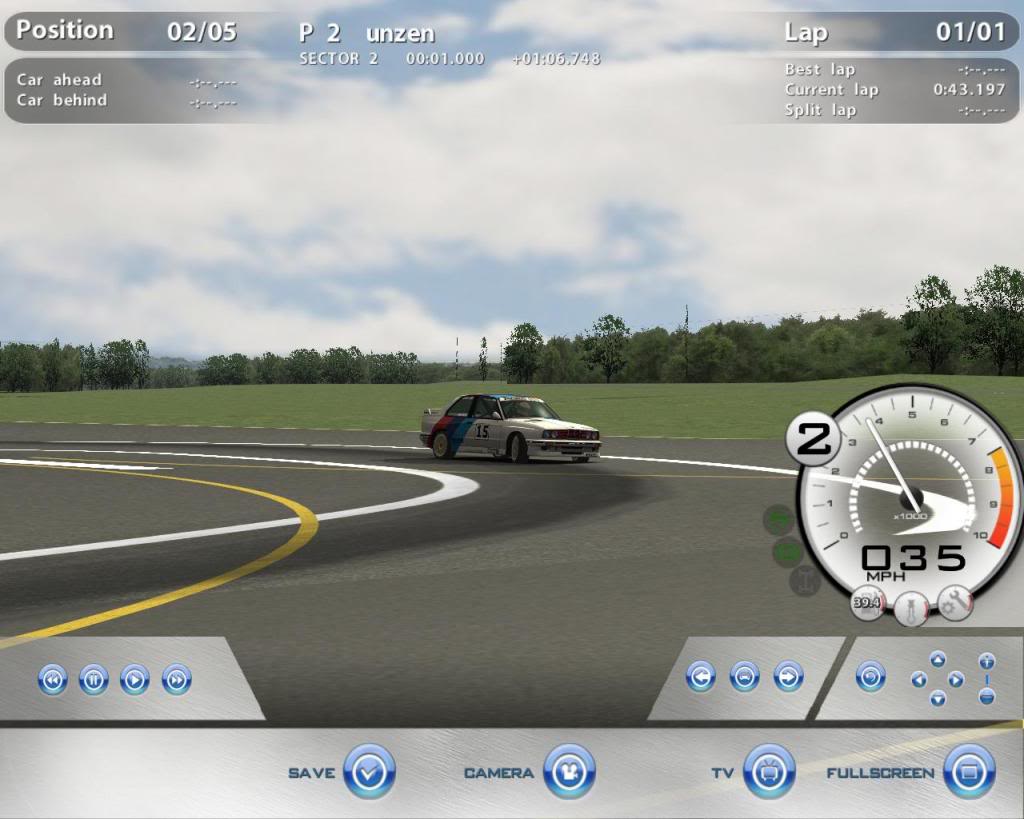This screenshot has height=819, width=1024.
Task: Pause the replay playback
Action: coord(93,681)
